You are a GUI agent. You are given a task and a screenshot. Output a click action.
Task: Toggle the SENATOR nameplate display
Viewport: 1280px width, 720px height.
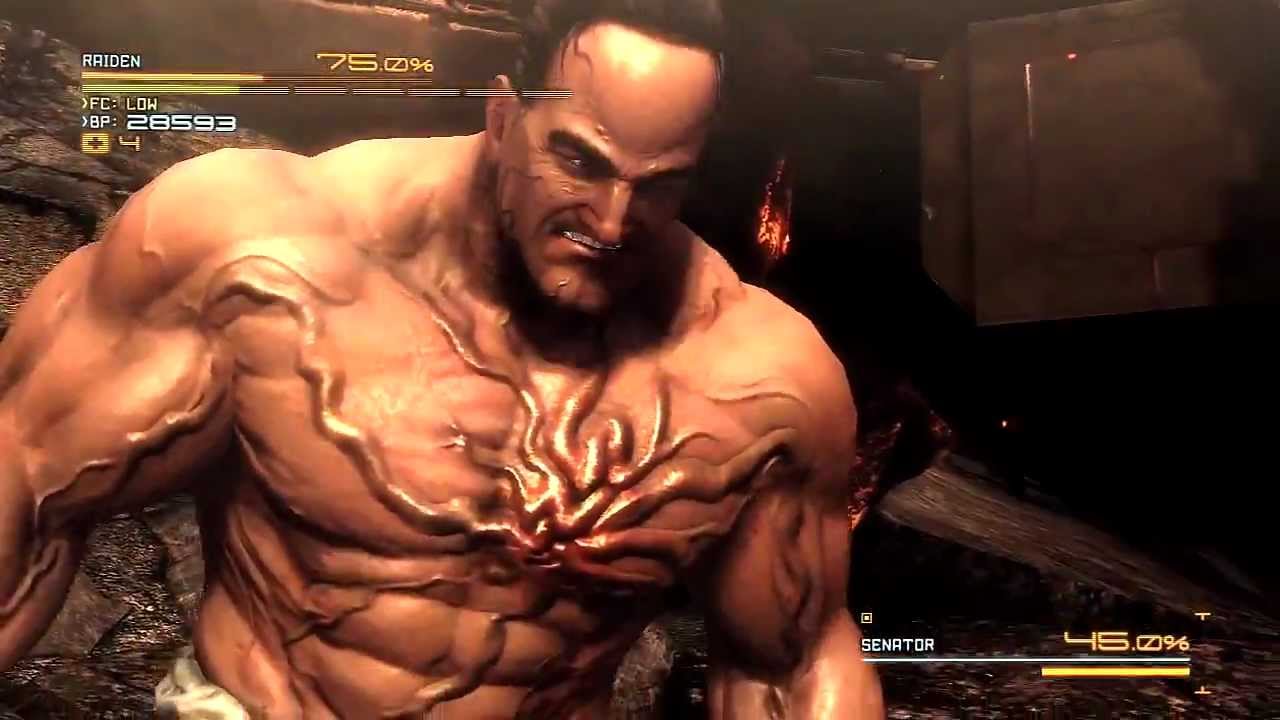(897, 645)
